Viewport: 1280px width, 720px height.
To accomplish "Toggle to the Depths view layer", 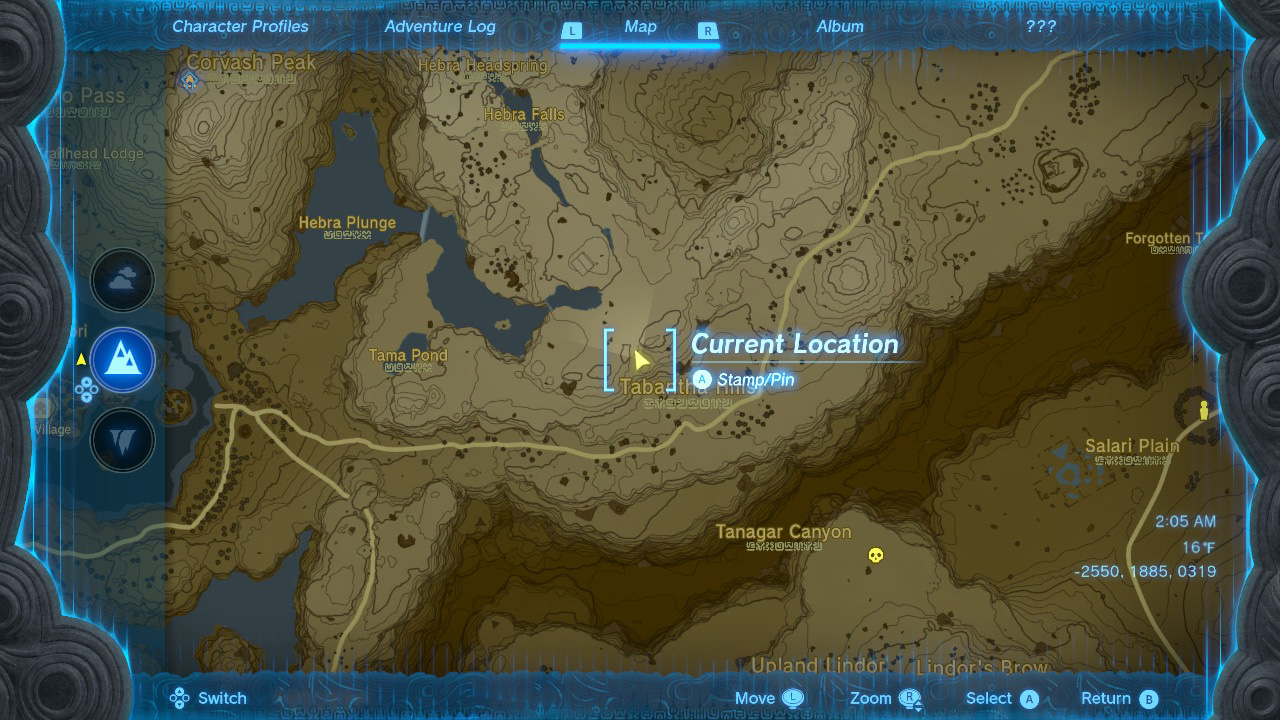I will pyautogui.click(x=122, y=439).
